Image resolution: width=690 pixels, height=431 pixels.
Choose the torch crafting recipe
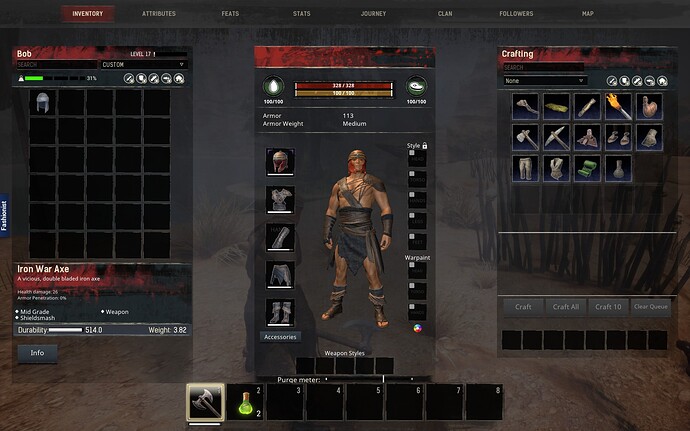click(x=618, y=105)
